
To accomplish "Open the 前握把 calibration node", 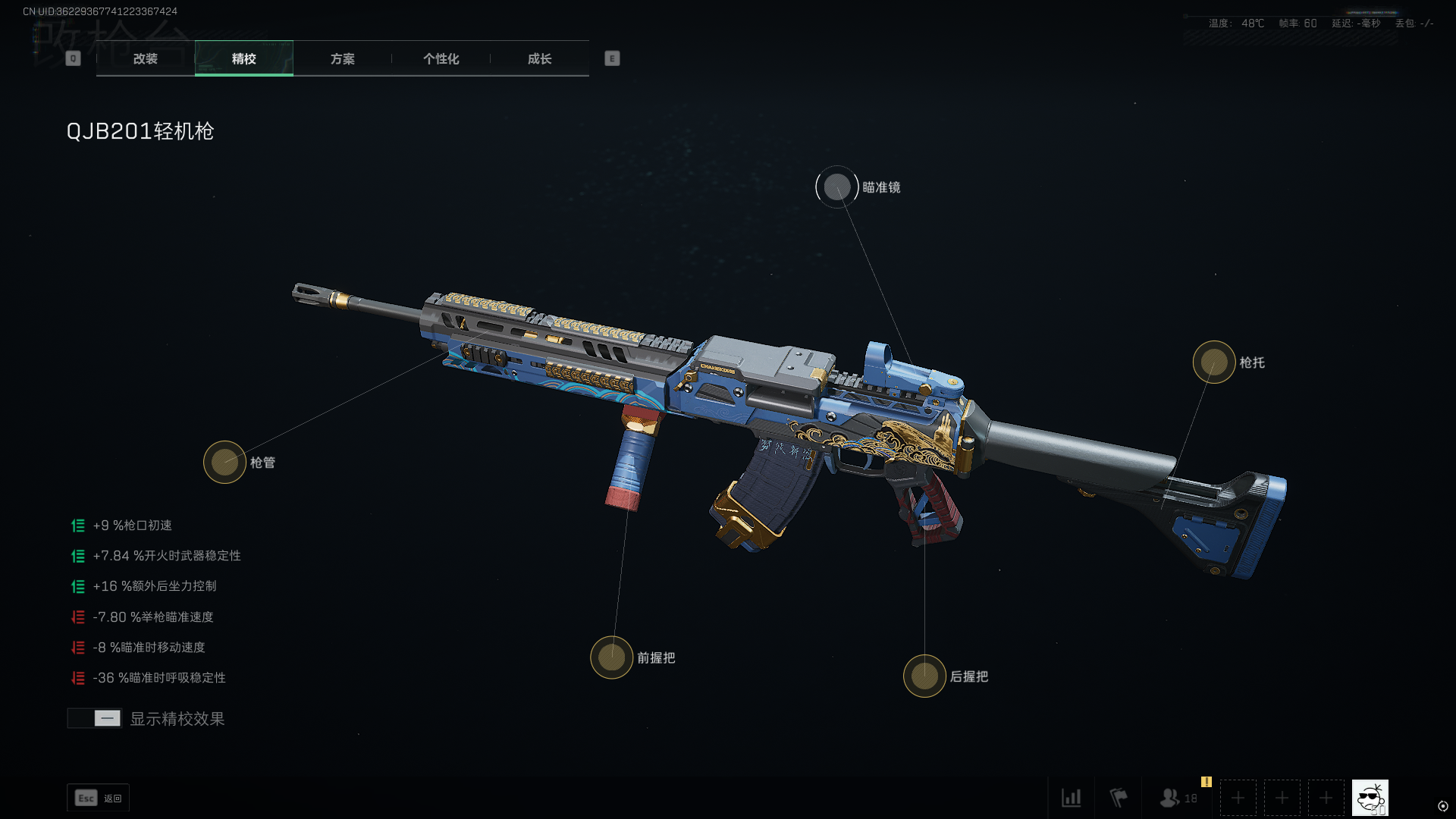I will coord(611,657).
